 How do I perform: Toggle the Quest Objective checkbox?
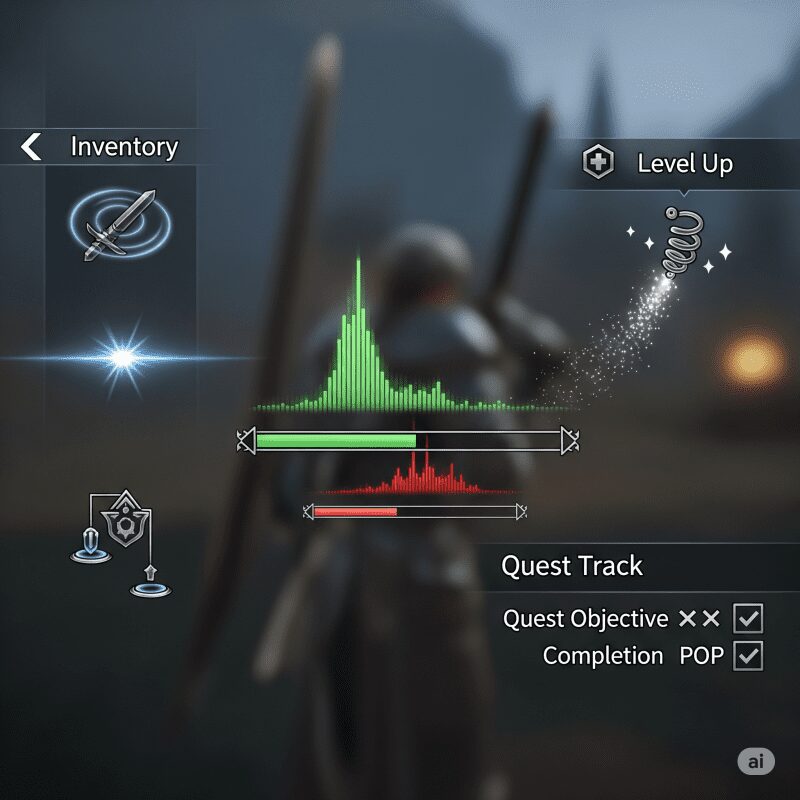748,618
